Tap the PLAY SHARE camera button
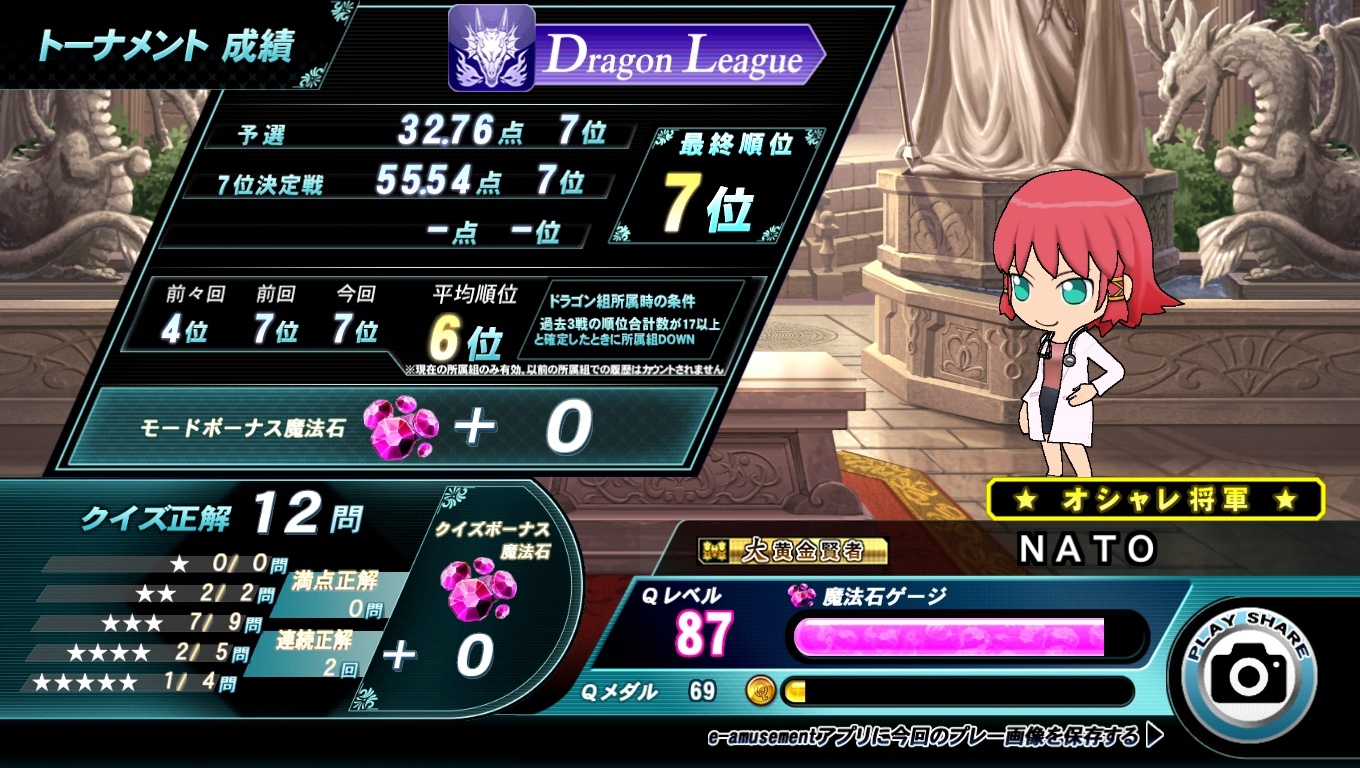This screenshot has width=1360, height=768. tap(1248, 670)
